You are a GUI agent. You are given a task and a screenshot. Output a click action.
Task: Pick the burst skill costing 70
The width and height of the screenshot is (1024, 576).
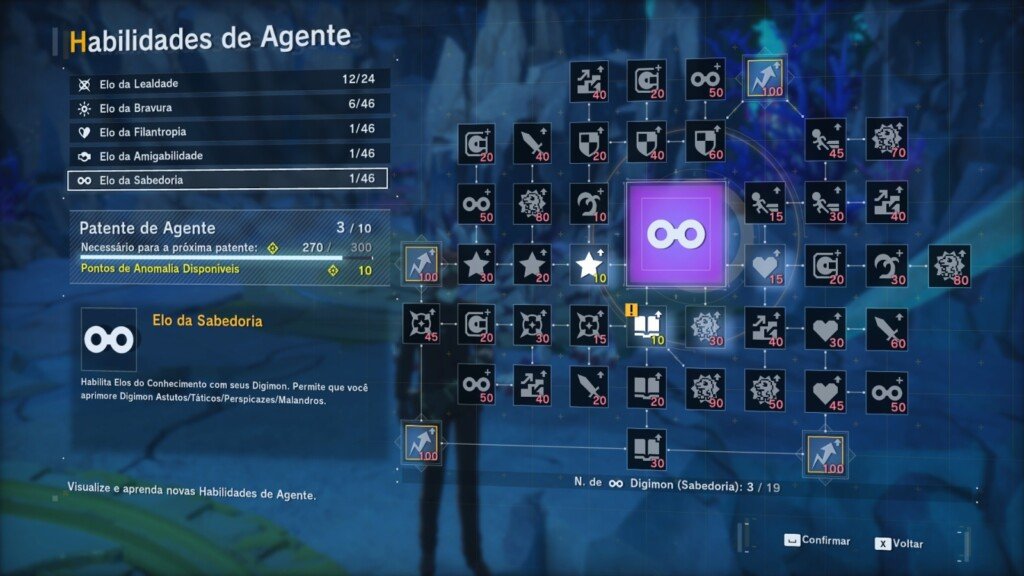click(x=886, y=139)
